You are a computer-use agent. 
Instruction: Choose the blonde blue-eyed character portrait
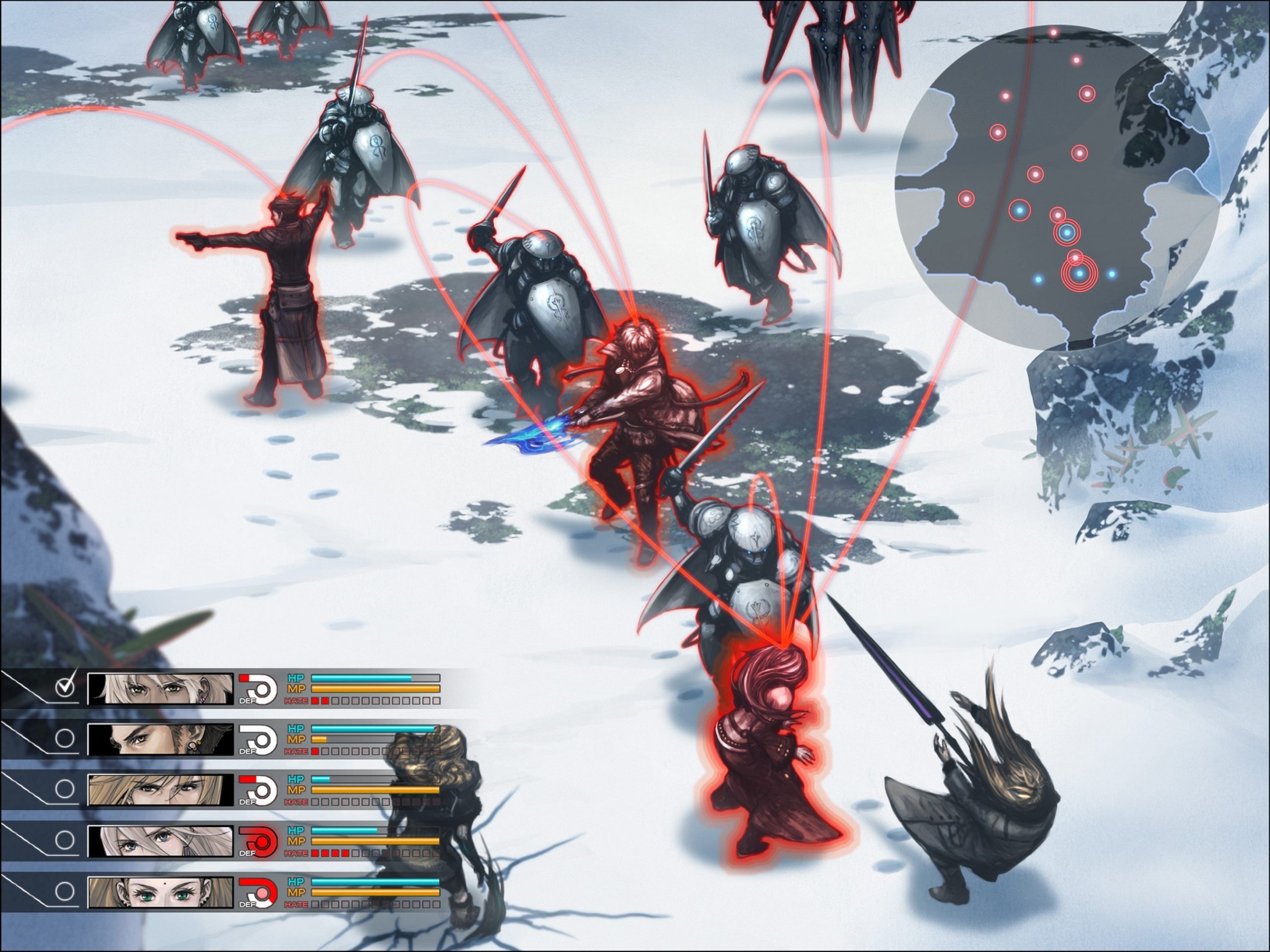pos(160,789)
